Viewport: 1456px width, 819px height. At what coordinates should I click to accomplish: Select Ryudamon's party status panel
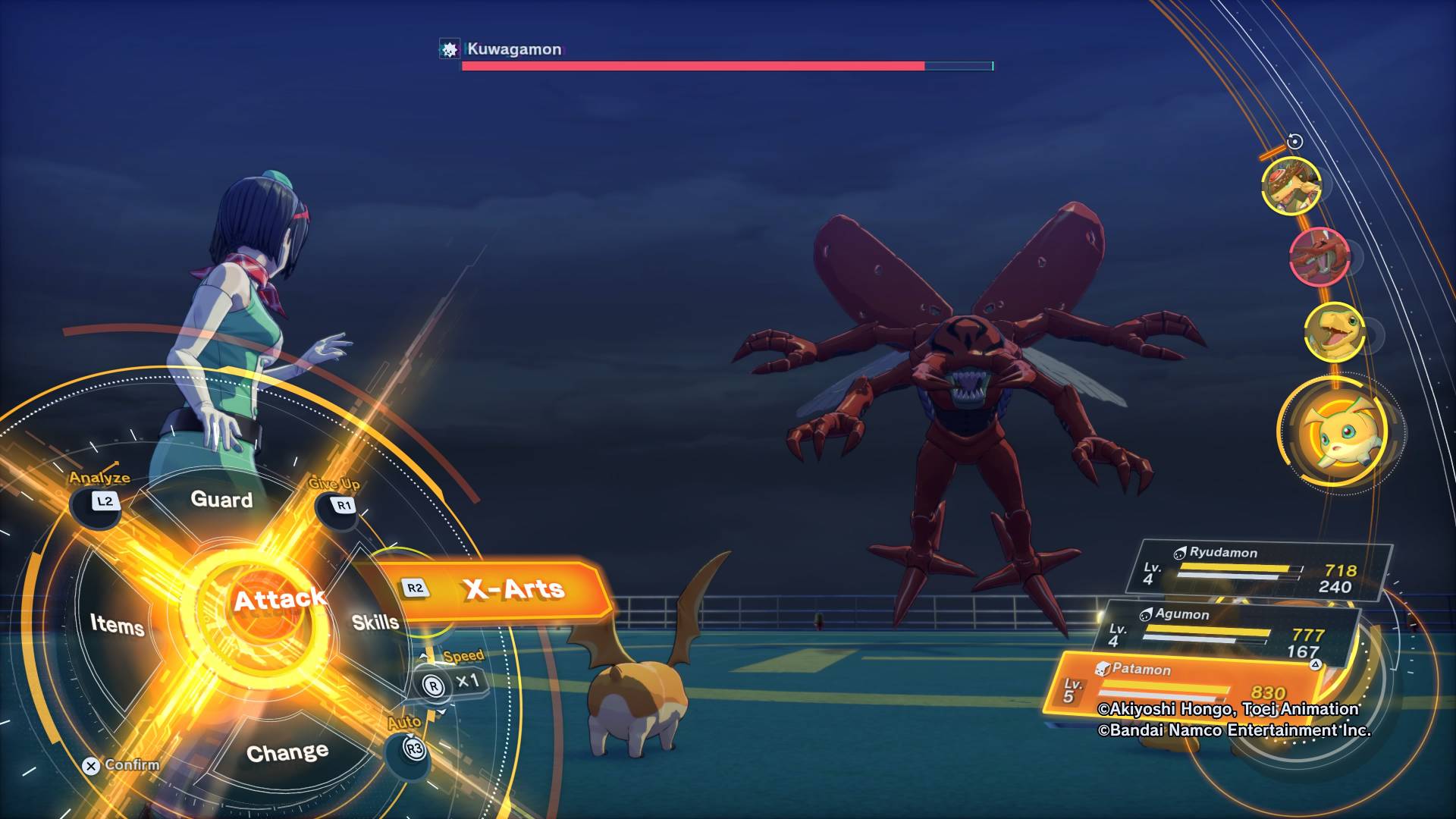(x=1262, y=570)
